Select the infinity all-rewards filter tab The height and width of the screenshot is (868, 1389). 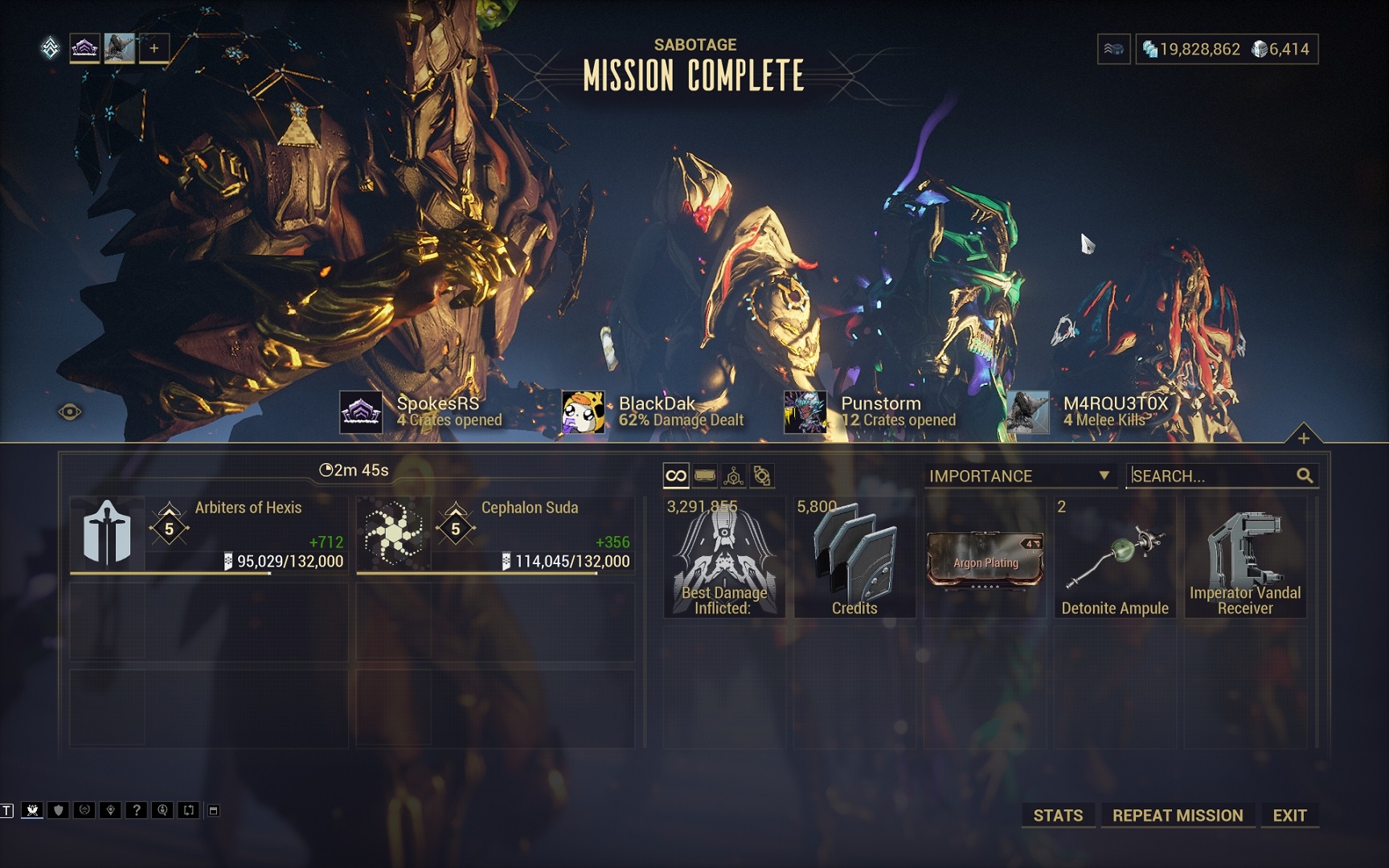click(x=676, y=476)
